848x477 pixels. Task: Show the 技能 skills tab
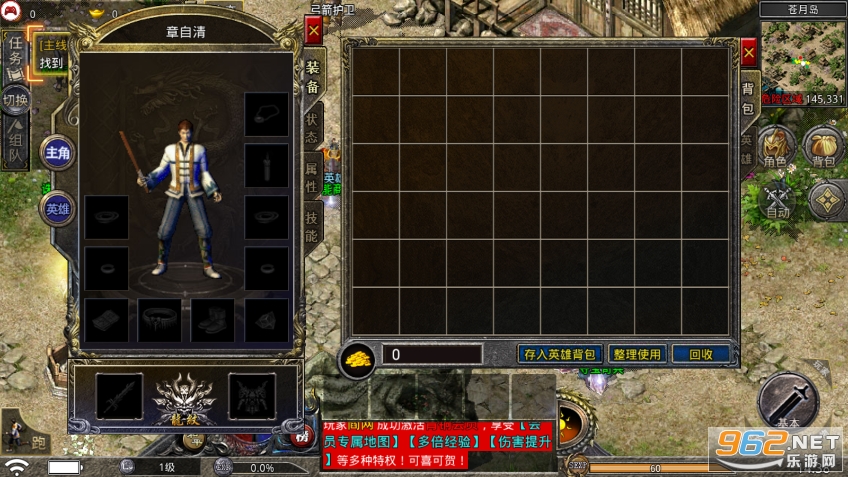312,228
